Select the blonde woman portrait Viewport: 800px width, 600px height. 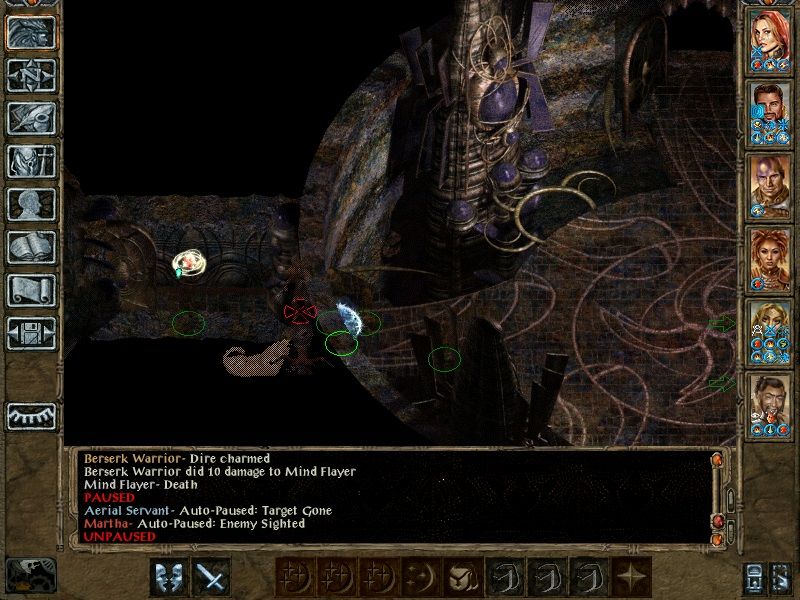coord(771,325)
